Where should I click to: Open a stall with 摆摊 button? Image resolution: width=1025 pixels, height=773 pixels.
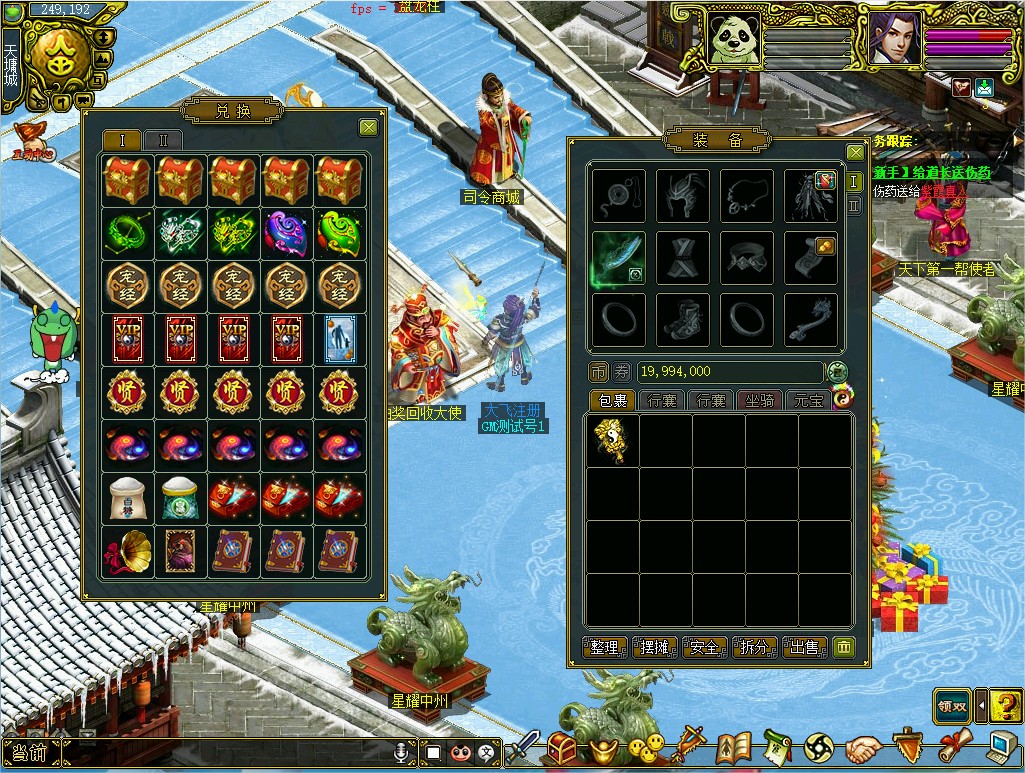[654, 648]
